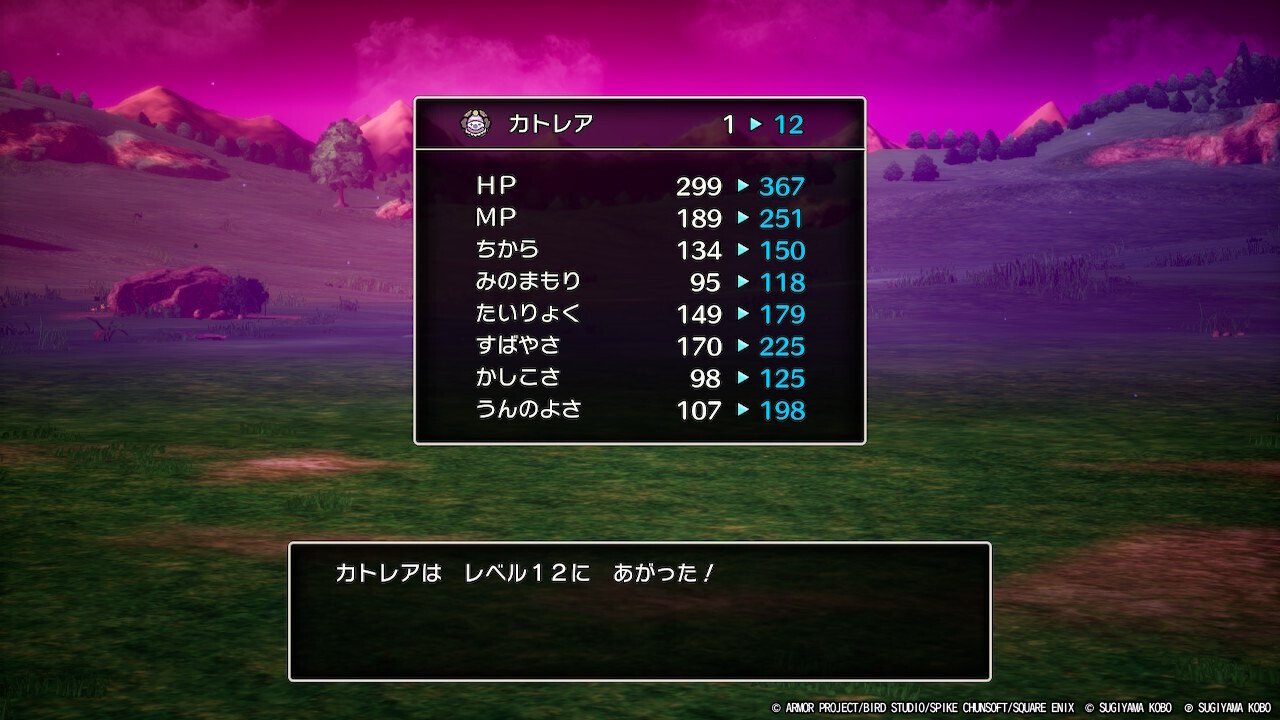
Task: Click the MP row arrow marker
Action: point(741,218)
